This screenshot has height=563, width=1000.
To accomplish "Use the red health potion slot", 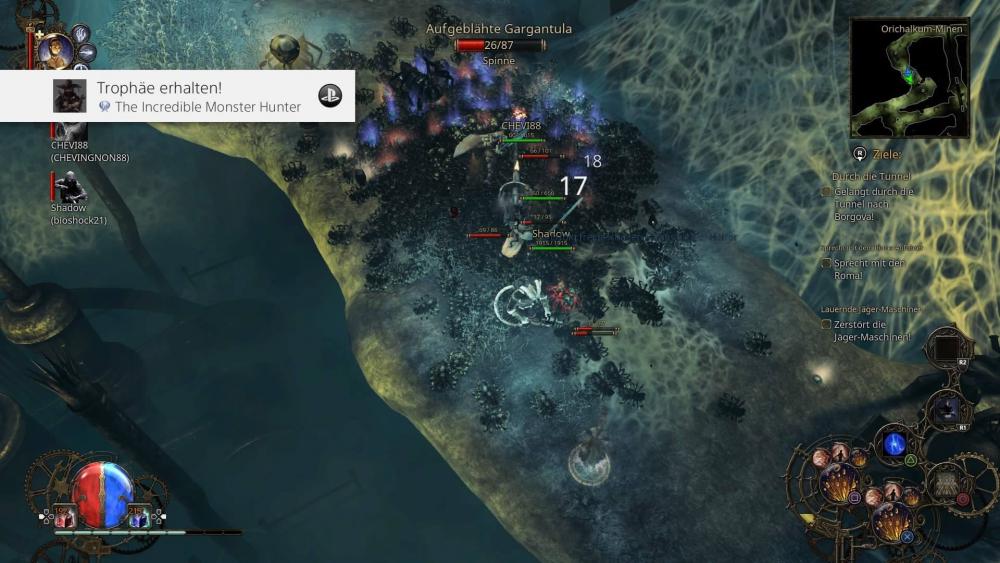I will [x=65, y=516].
